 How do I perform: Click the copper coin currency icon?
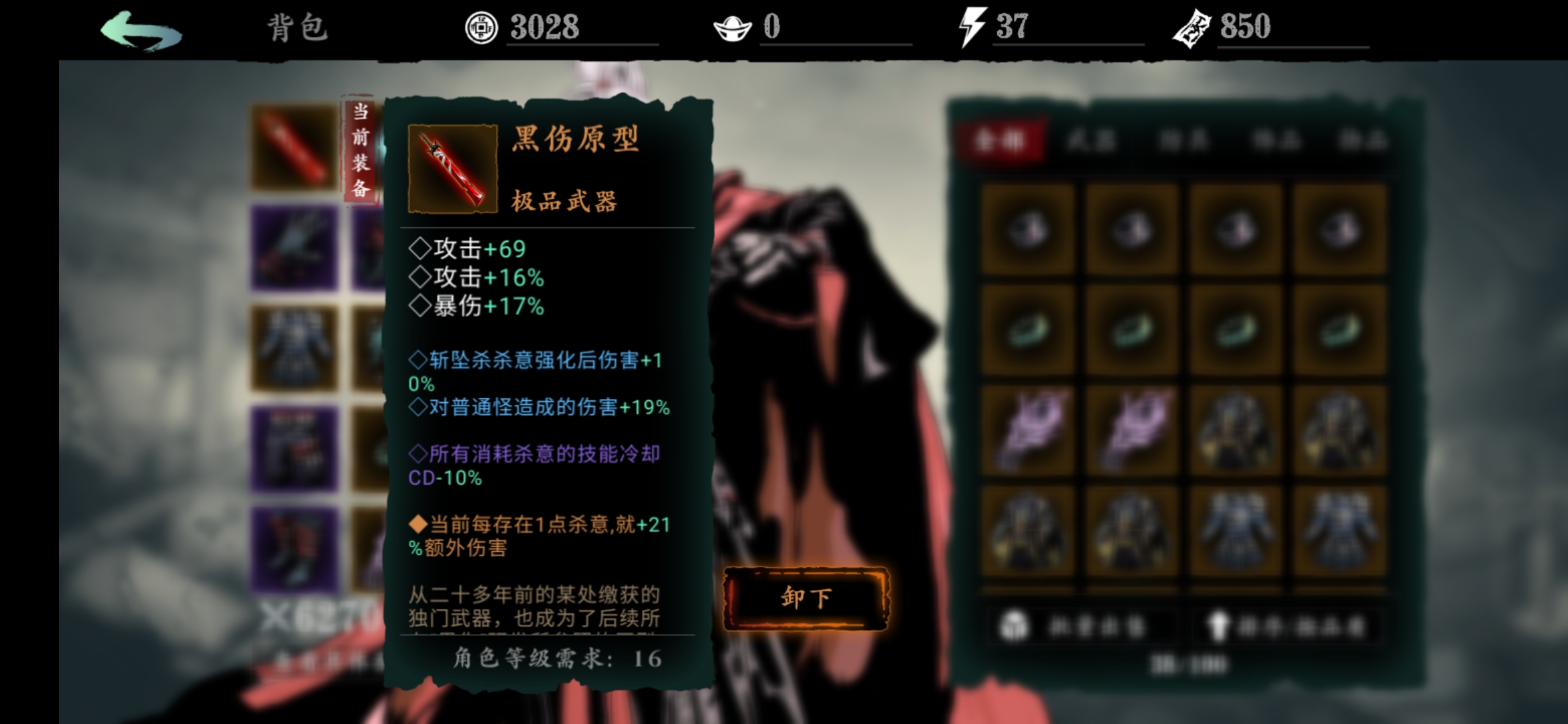pos(481,27)
